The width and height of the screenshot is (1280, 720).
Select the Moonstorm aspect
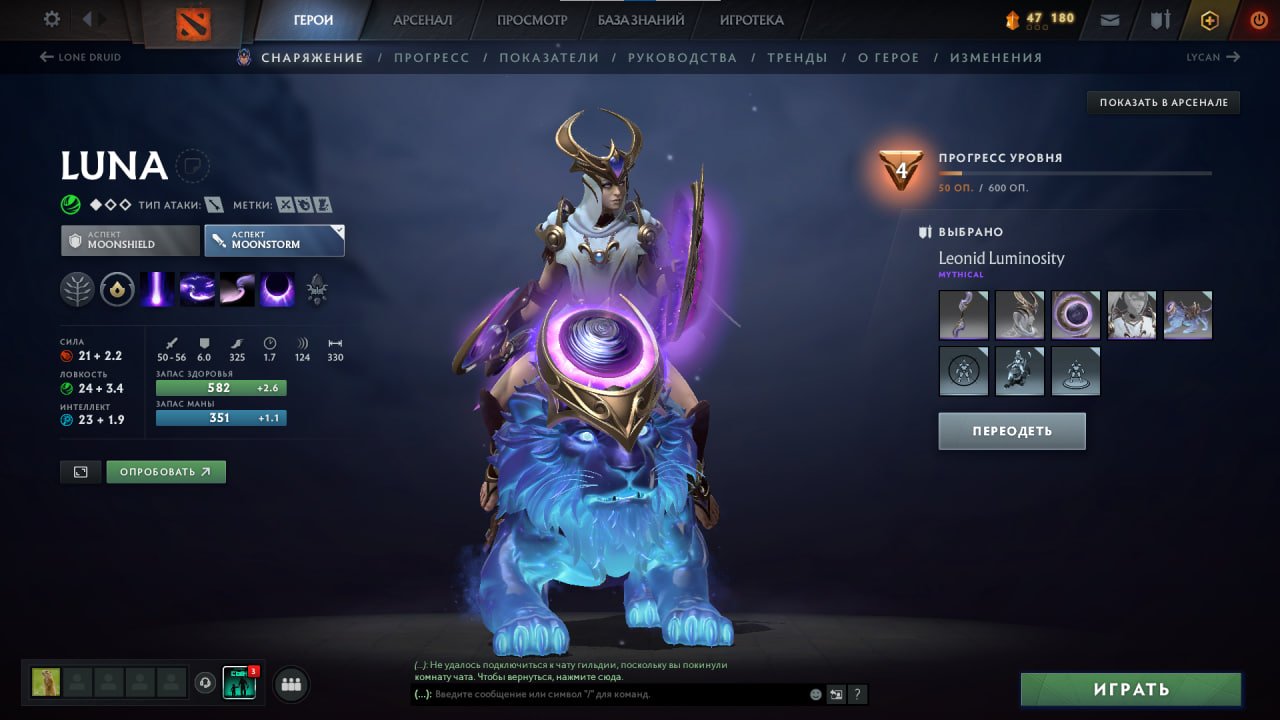(x=274, y=240)
